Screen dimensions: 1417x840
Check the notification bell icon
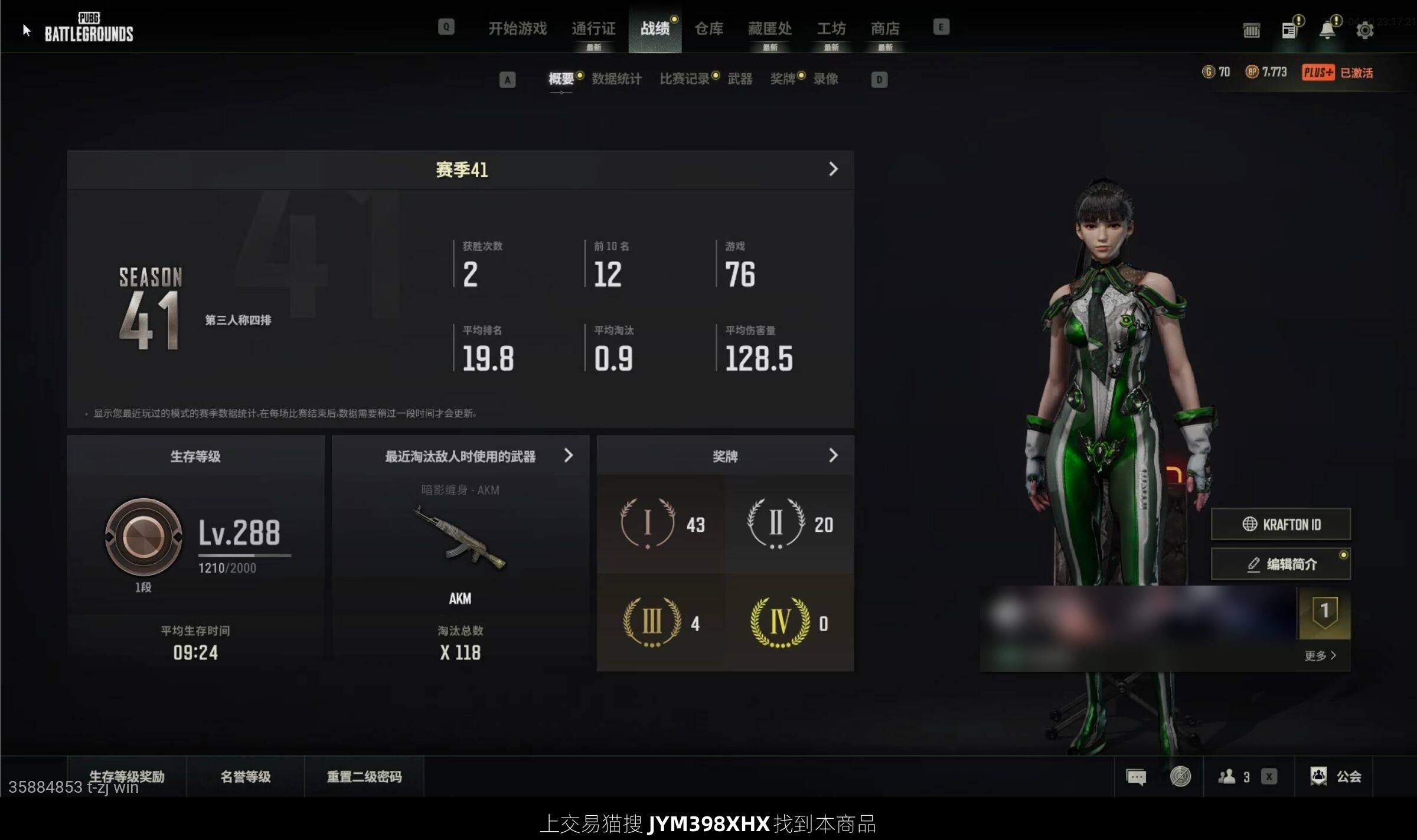[1327, 30]
